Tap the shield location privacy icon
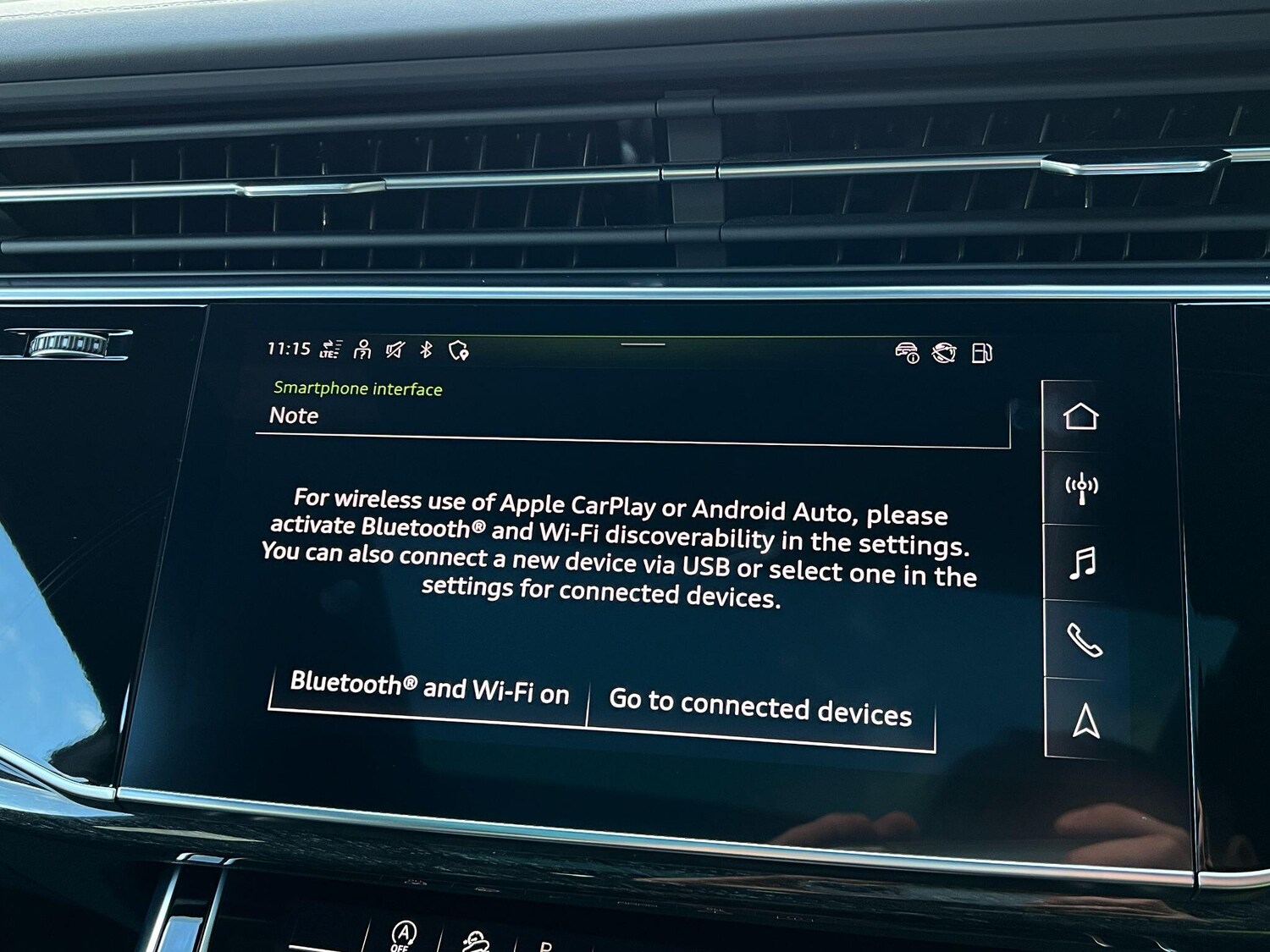The height and width of the screenshot is (952, 1270). 458,350
